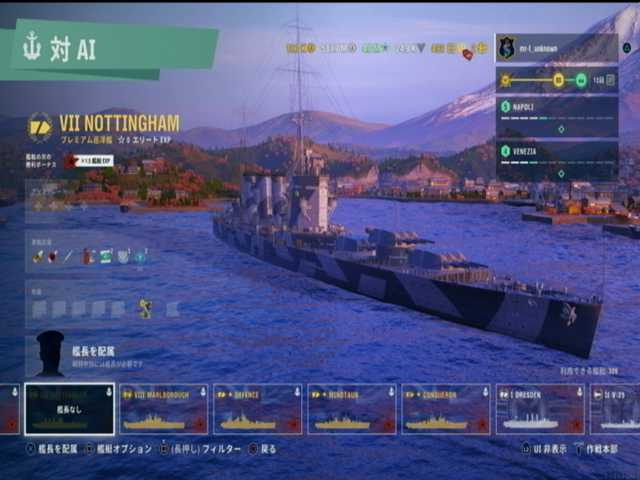Open the VII Nottingham ship info header
The height and width of the screenshot is (480, 640).
click(118, 124)
